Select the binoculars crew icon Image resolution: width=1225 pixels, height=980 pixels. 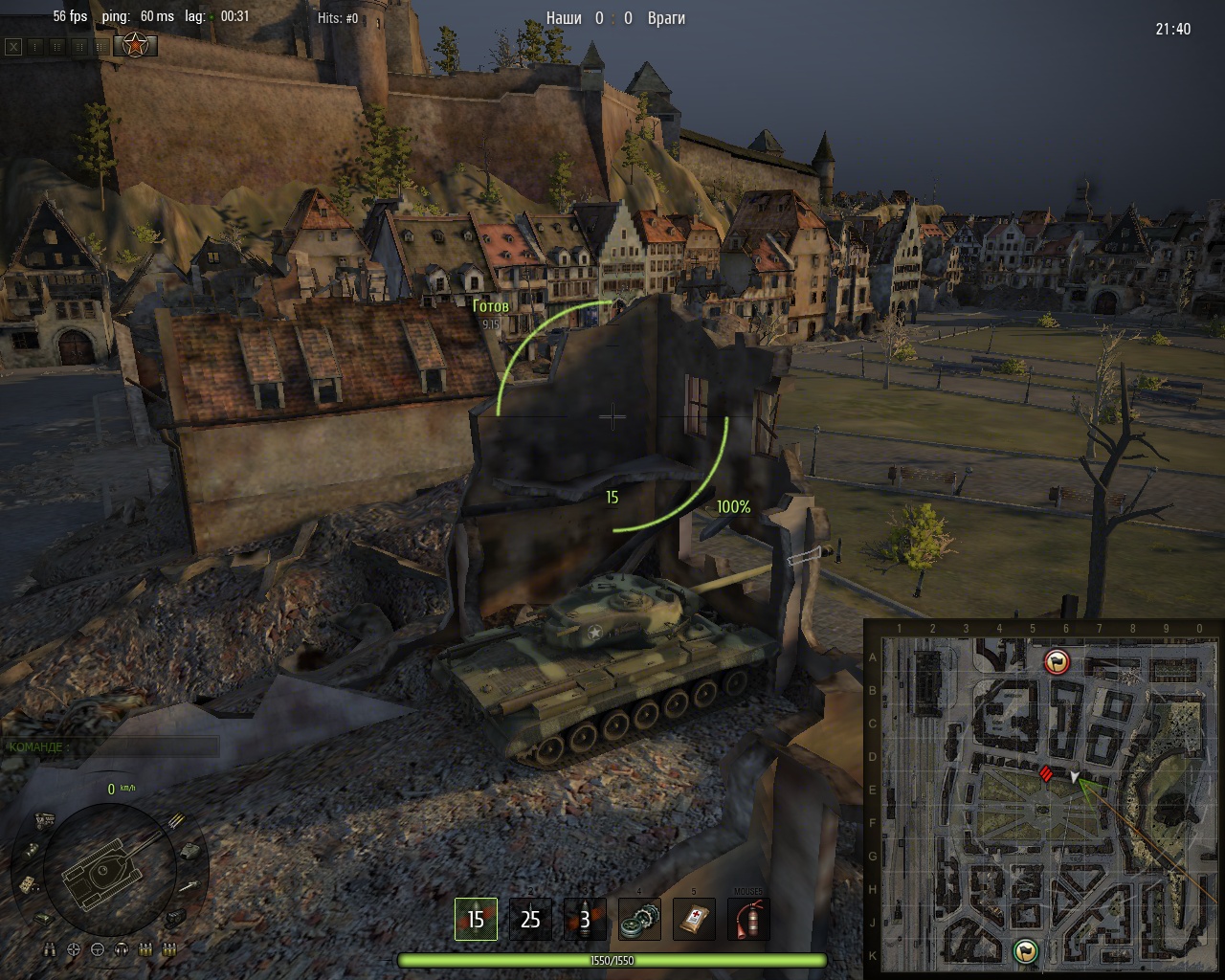[51, 949]
